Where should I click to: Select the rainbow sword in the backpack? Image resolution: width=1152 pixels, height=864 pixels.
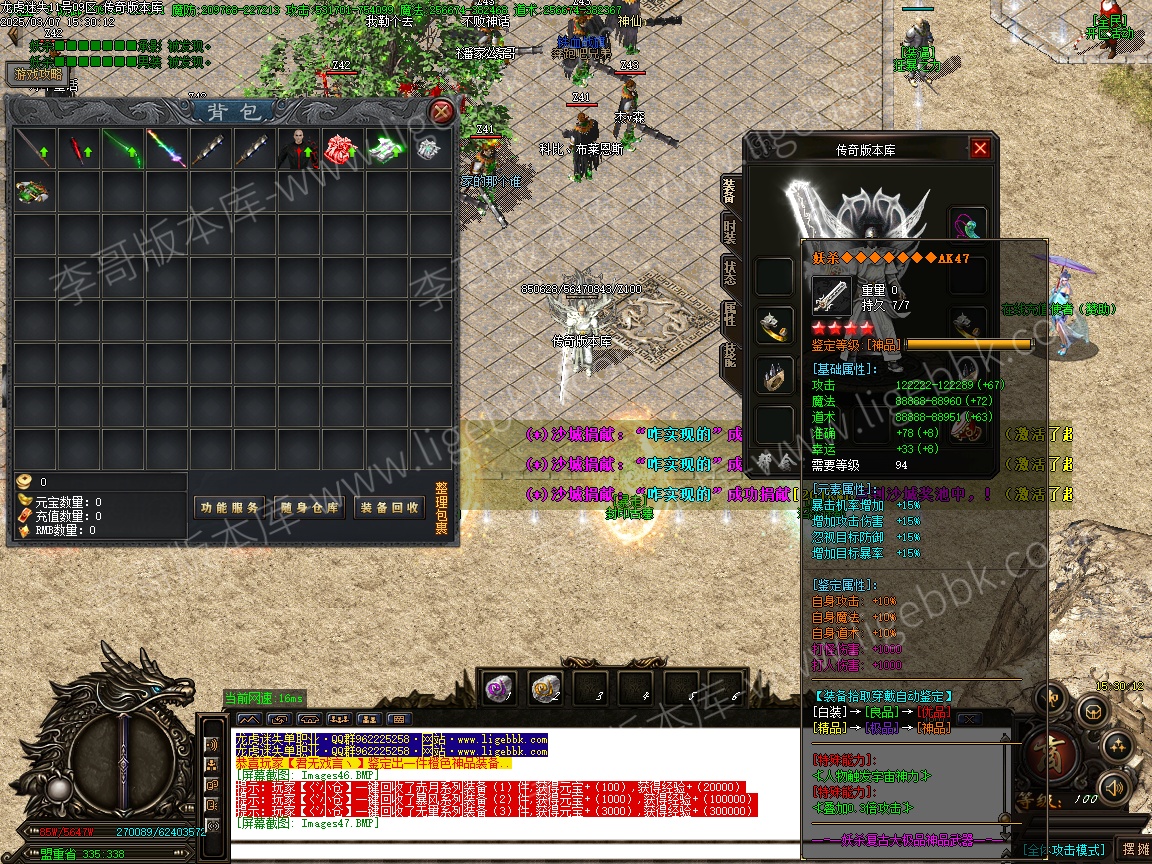(x=166, y=149)
